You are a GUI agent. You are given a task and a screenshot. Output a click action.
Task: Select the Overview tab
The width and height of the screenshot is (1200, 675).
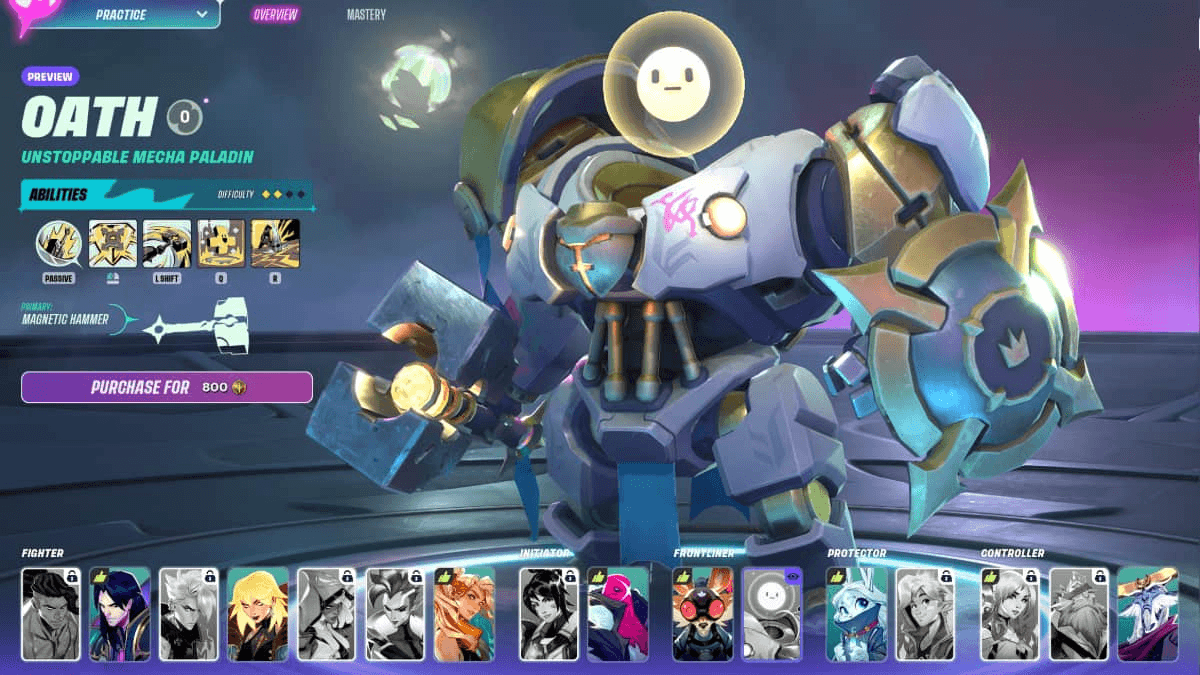coord(274,15)
